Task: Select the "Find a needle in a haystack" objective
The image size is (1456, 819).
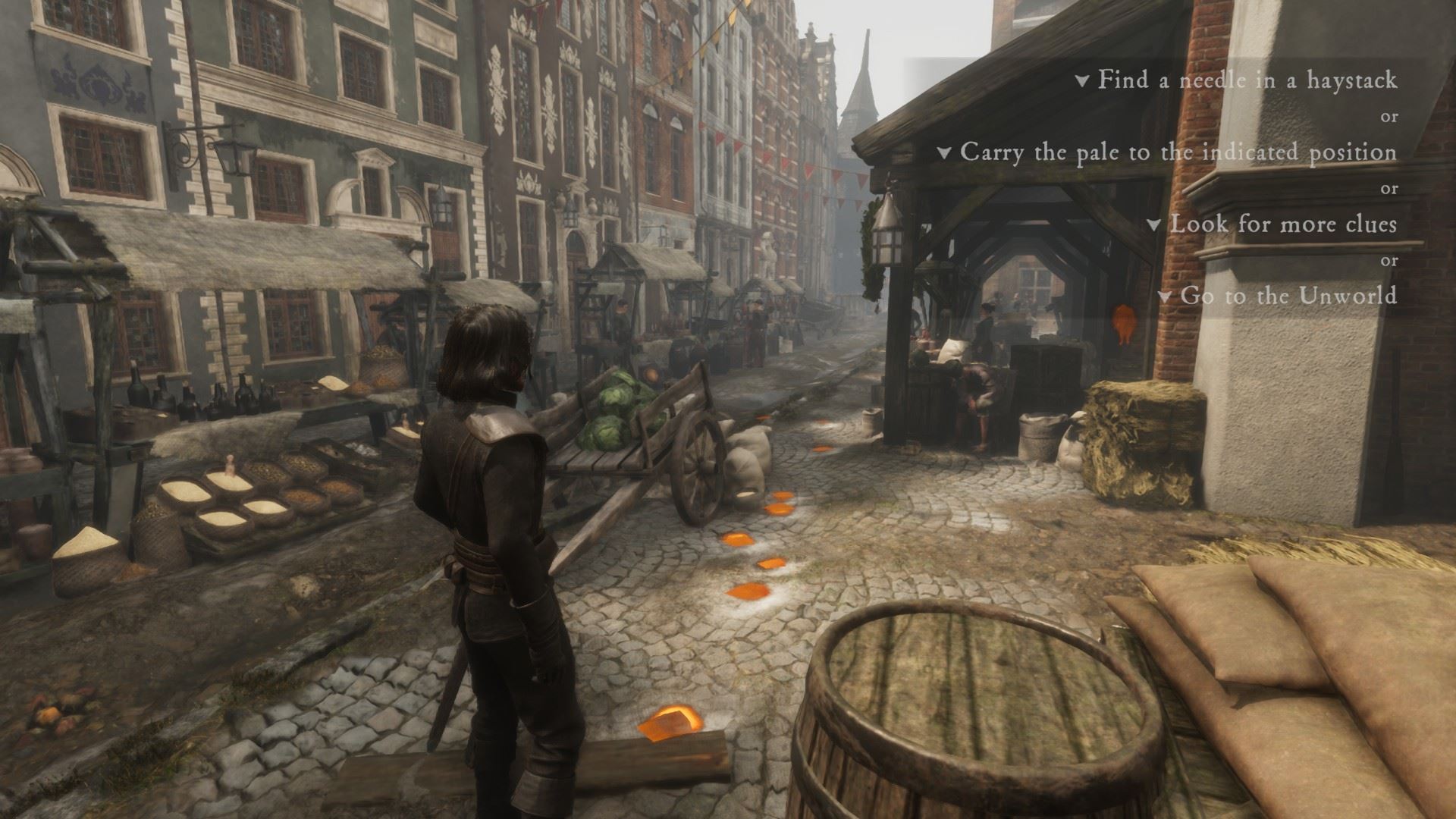Action: (1246, 80)
